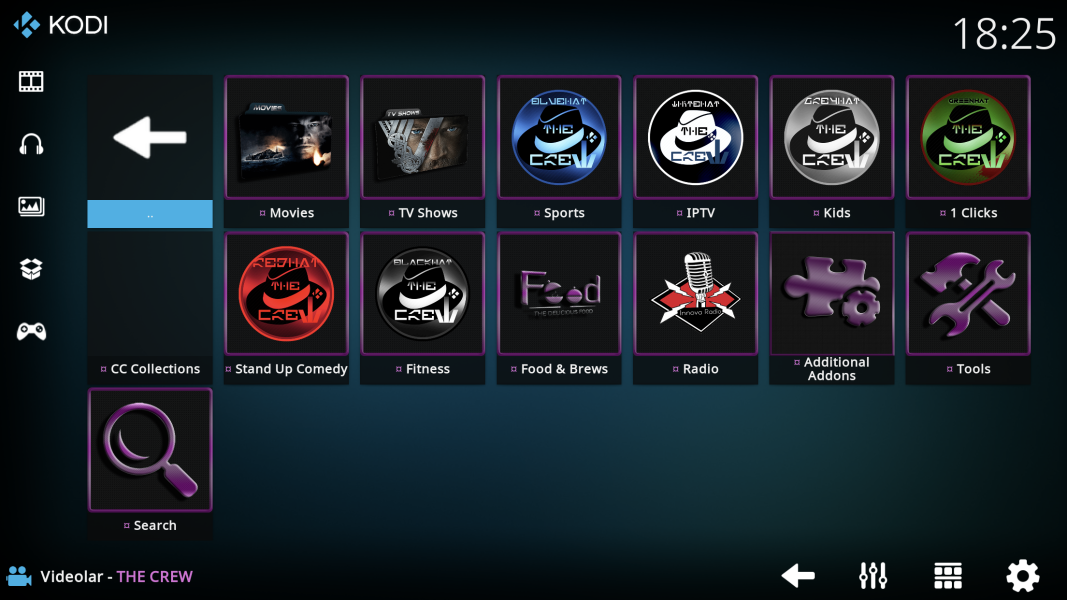This screenshot has height=600, width=1067.
Task: Open the Movies folder tile
Action: tap(286, 138)
